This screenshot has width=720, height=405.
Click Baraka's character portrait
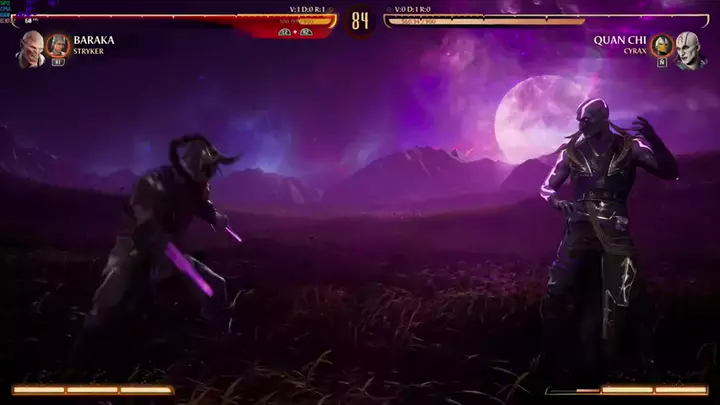click(x=30, y=48)
